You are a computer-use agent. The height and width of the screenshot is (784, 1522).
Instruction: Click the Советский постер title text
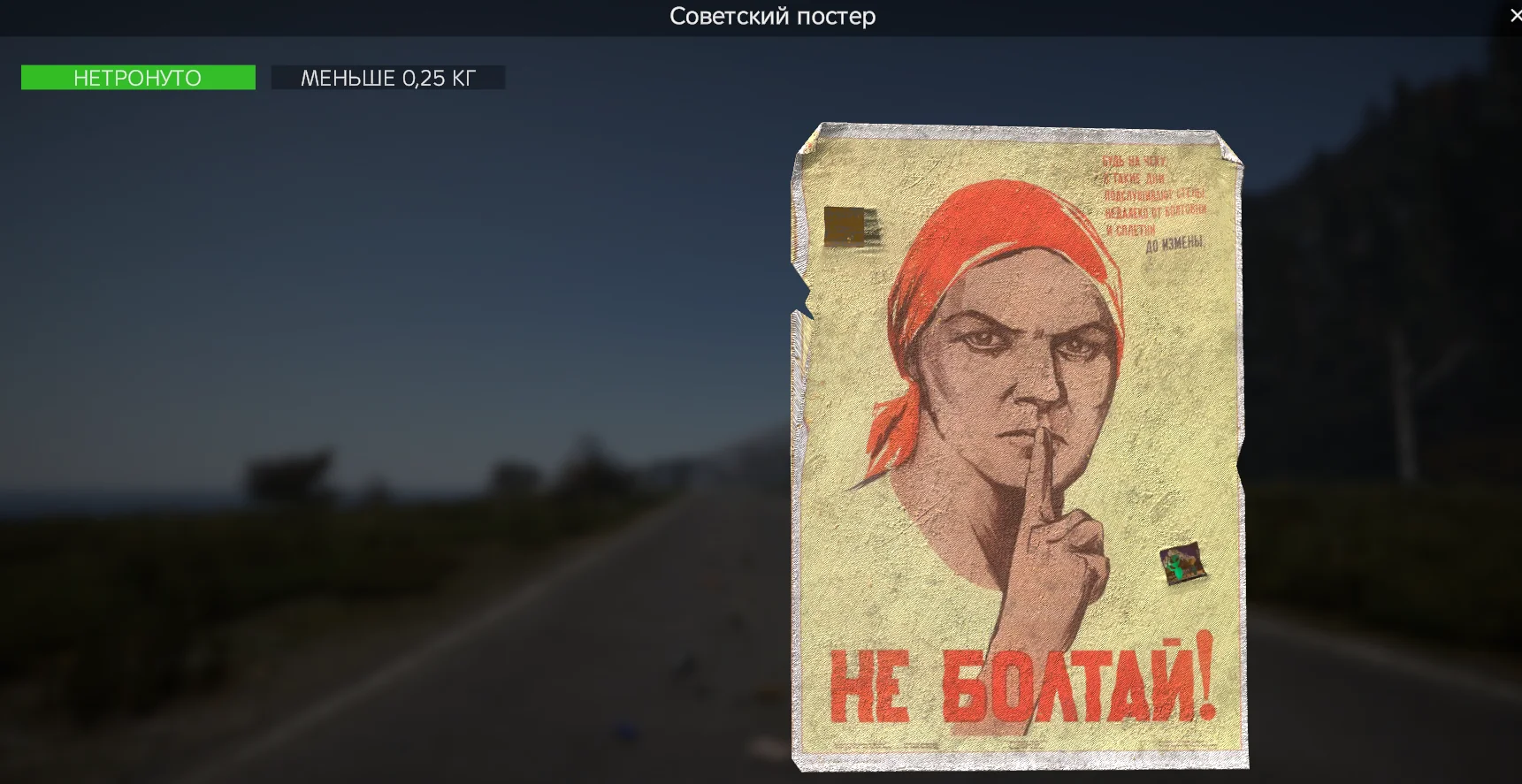773,16
